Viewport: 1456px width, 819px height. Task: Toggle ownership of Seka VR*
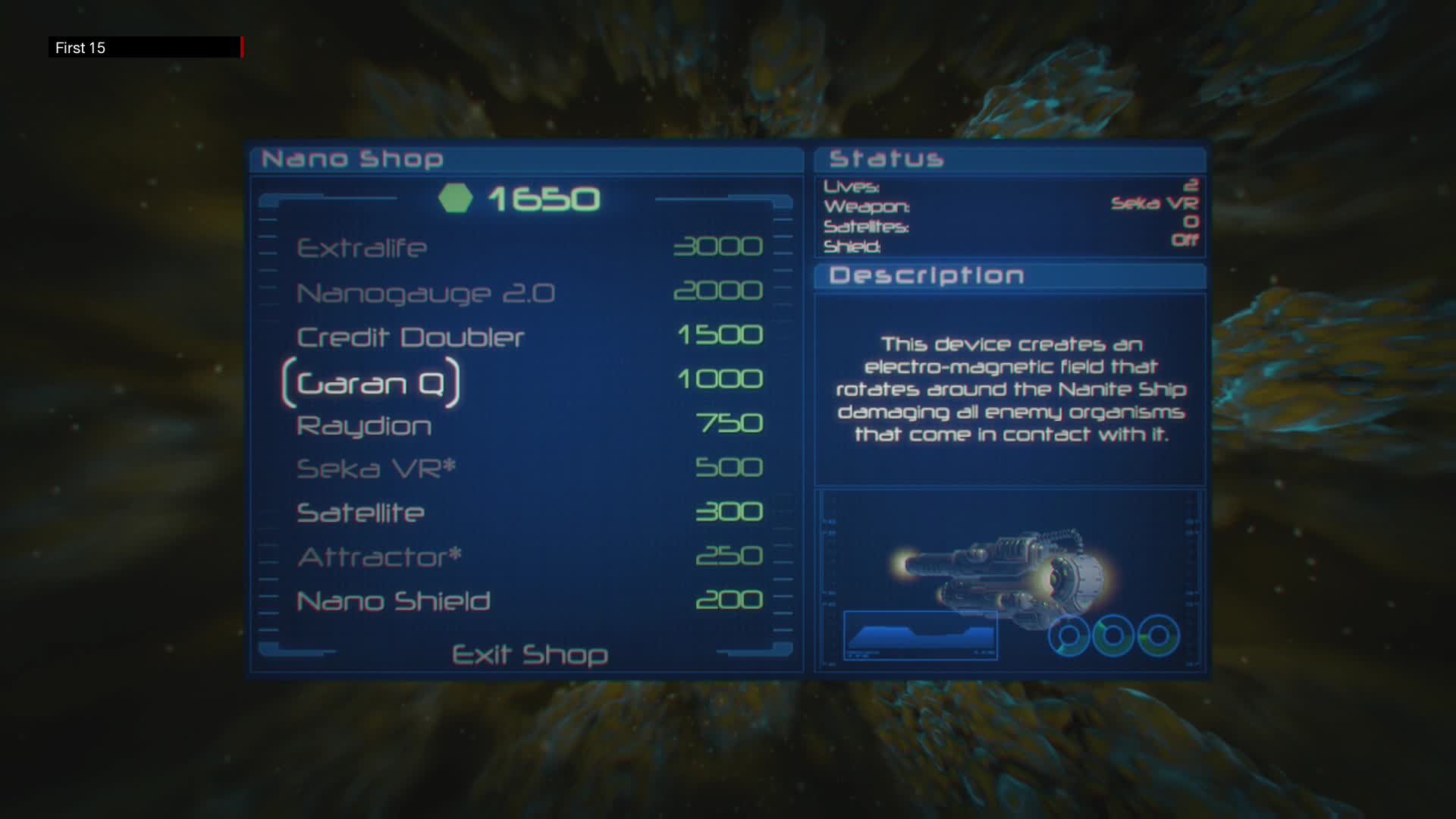(375, 468)
